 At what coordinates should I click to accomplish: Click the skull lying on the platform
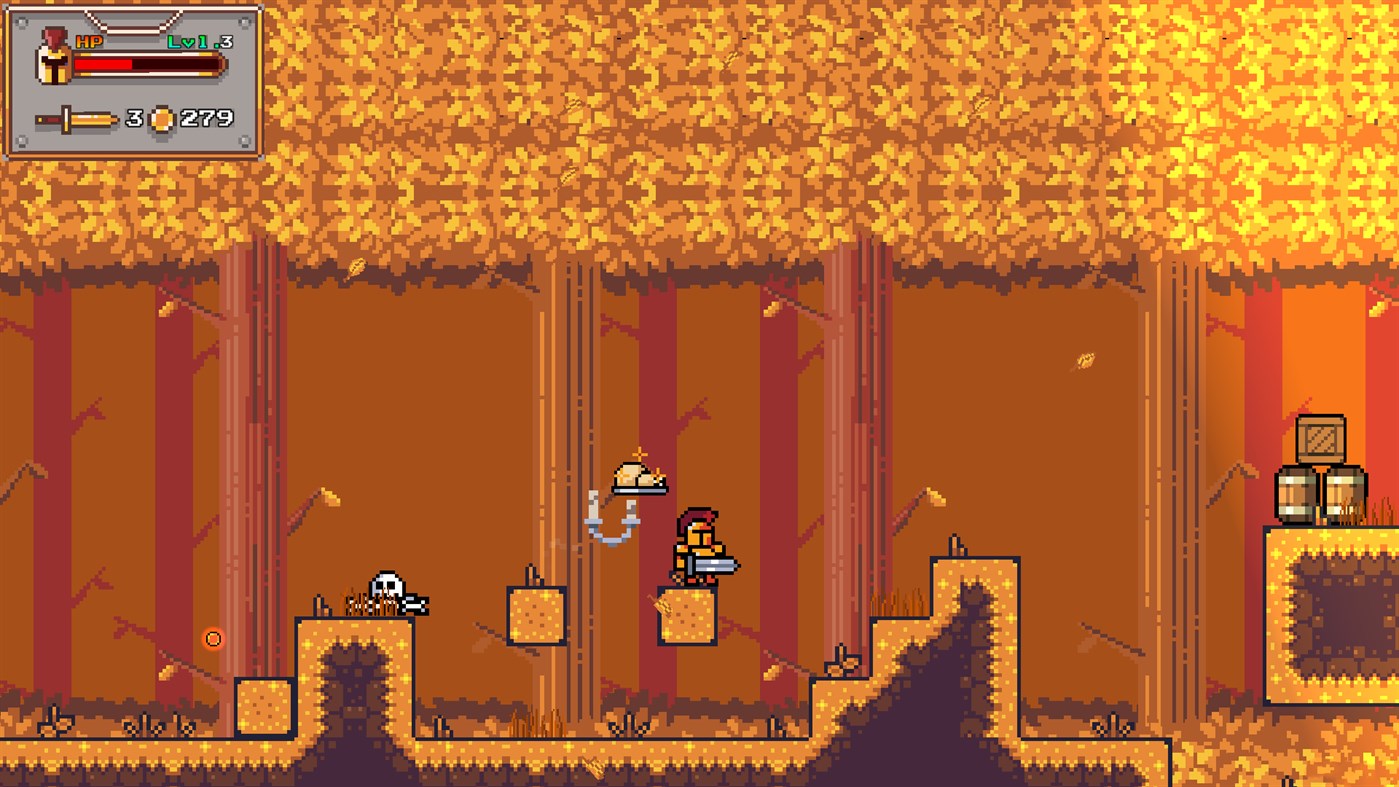(388, 583)
